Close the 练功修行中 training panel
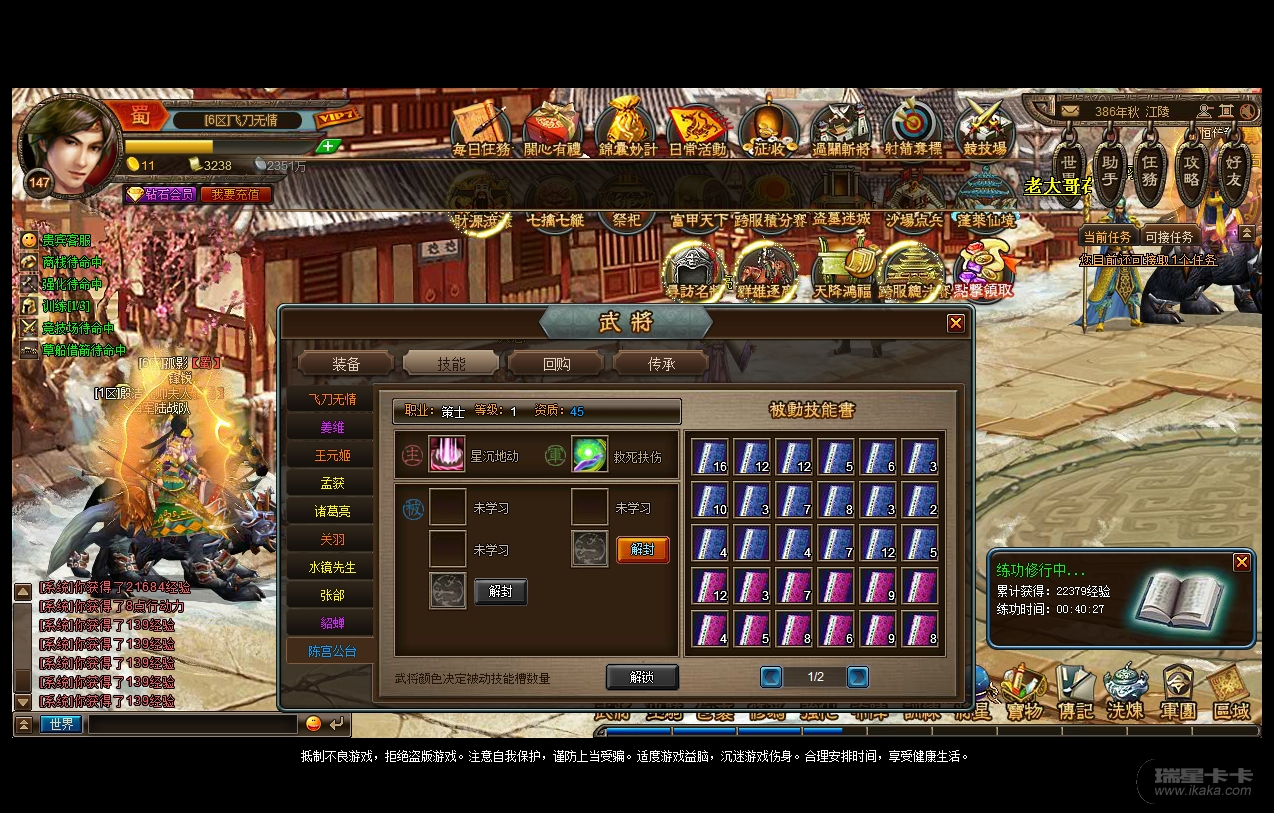The image size is (1274, 813). coord(1241,563)
